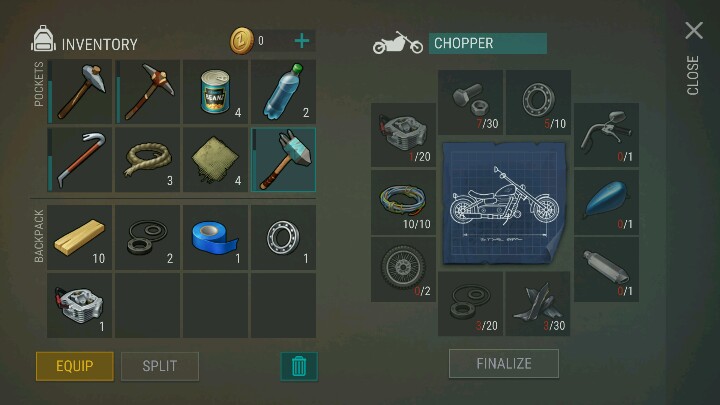The image size is (720, 405).
Task: Select the engine part in backpack
Action: point(80,305)
